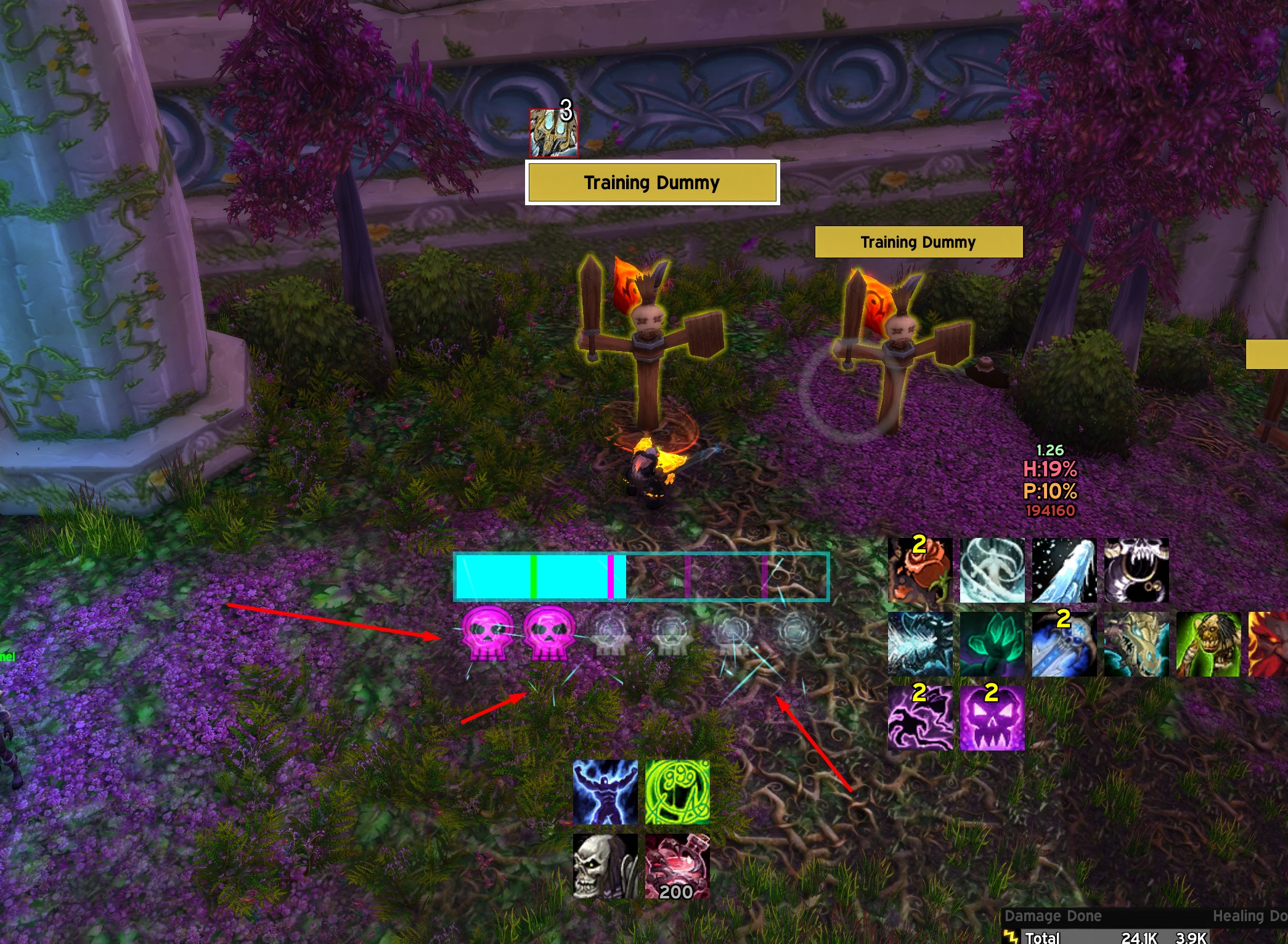This screenshot has width=1288, height=944.
Task: Select the first pink skull rune
Action: 487,633
